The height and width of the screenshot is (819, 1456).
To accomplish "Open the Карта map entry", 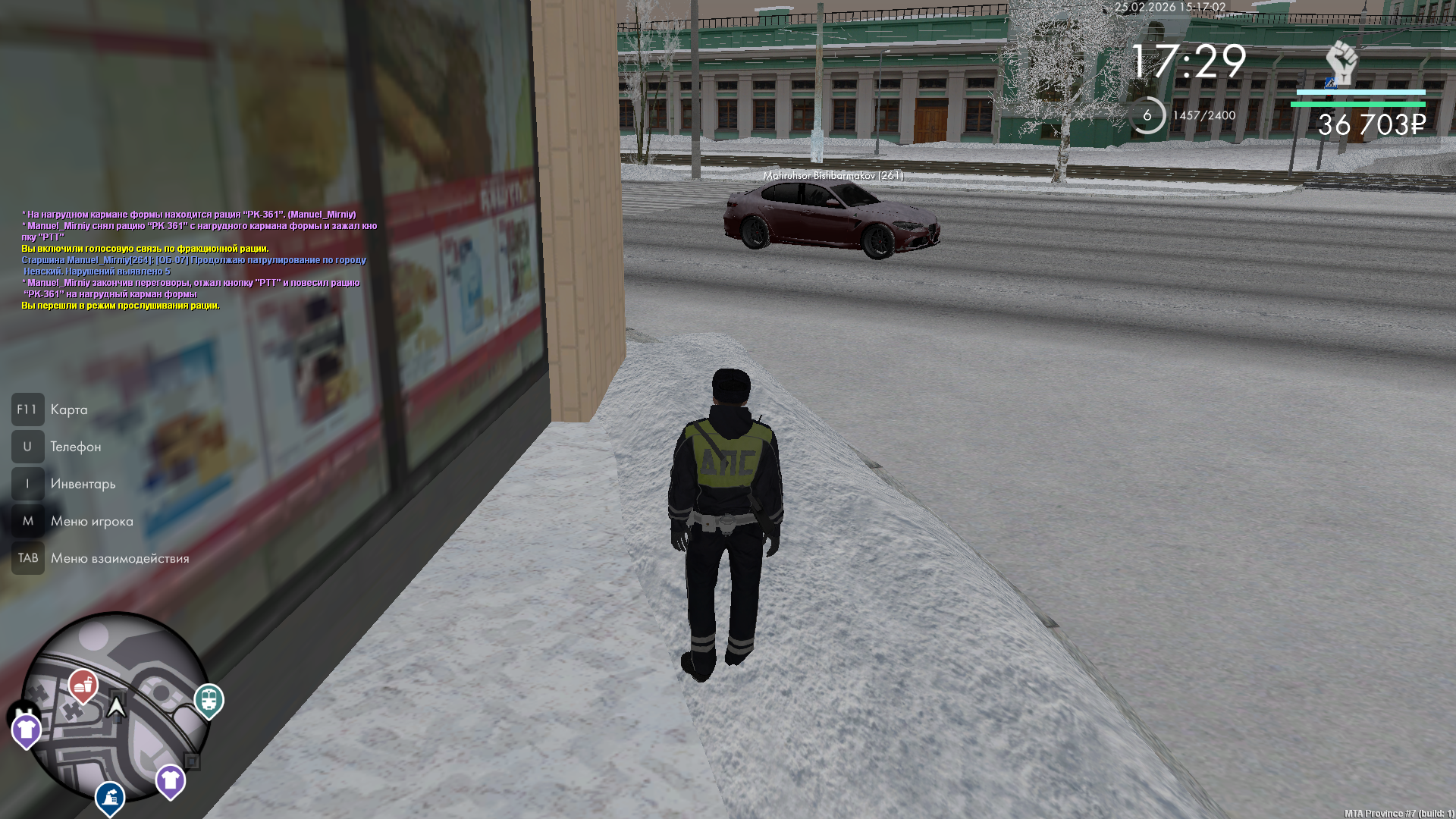I will (68, 410).
